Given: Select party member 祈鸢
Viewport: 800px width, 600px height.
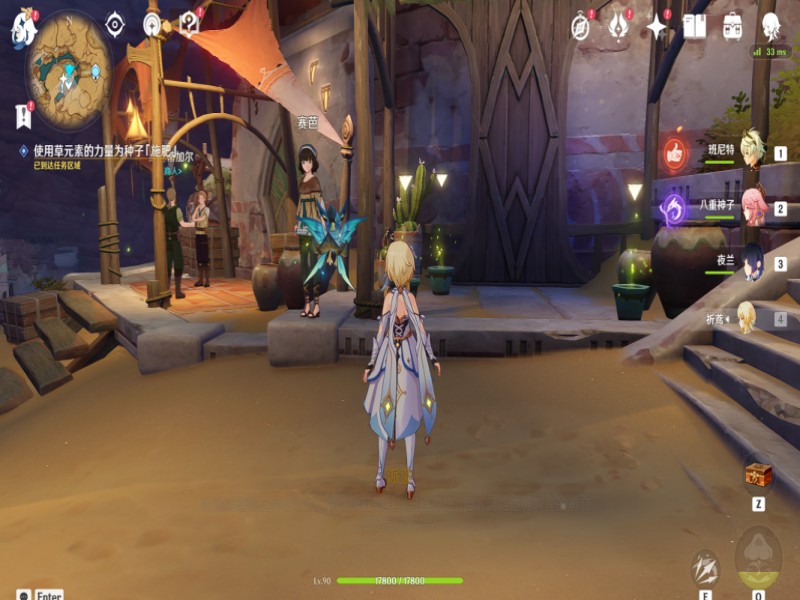Looking at the screenshot, I should point(747,317).
